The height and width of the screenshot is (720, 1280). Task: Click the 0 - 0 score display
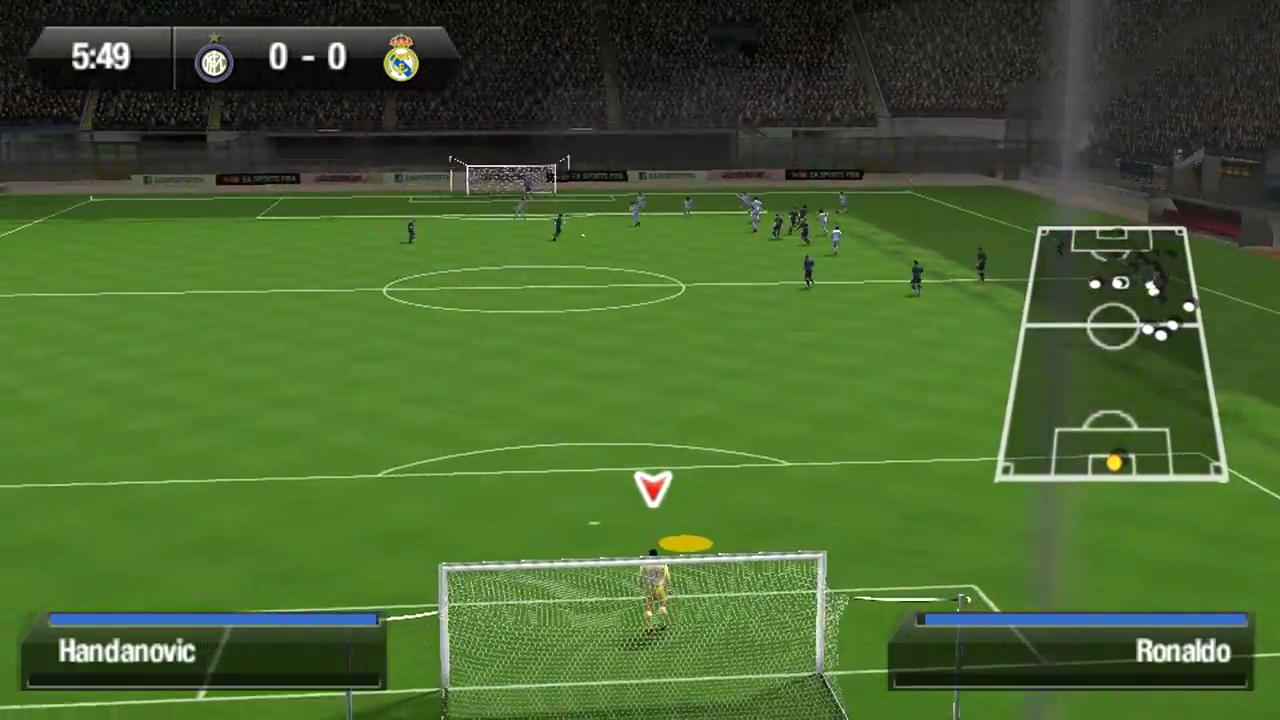307,57
